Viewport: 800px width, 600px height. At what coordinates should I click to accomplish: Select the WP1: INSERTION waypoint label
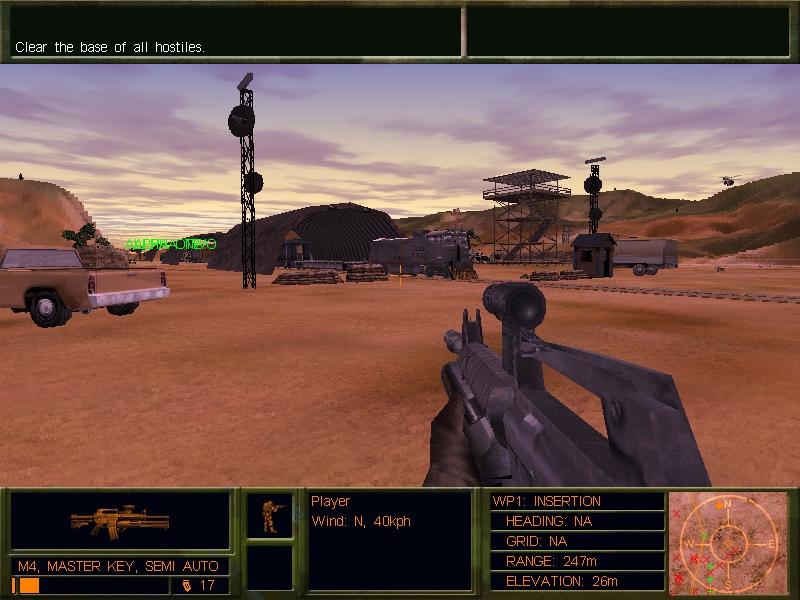pyautogui.click(x=547, y=501)
